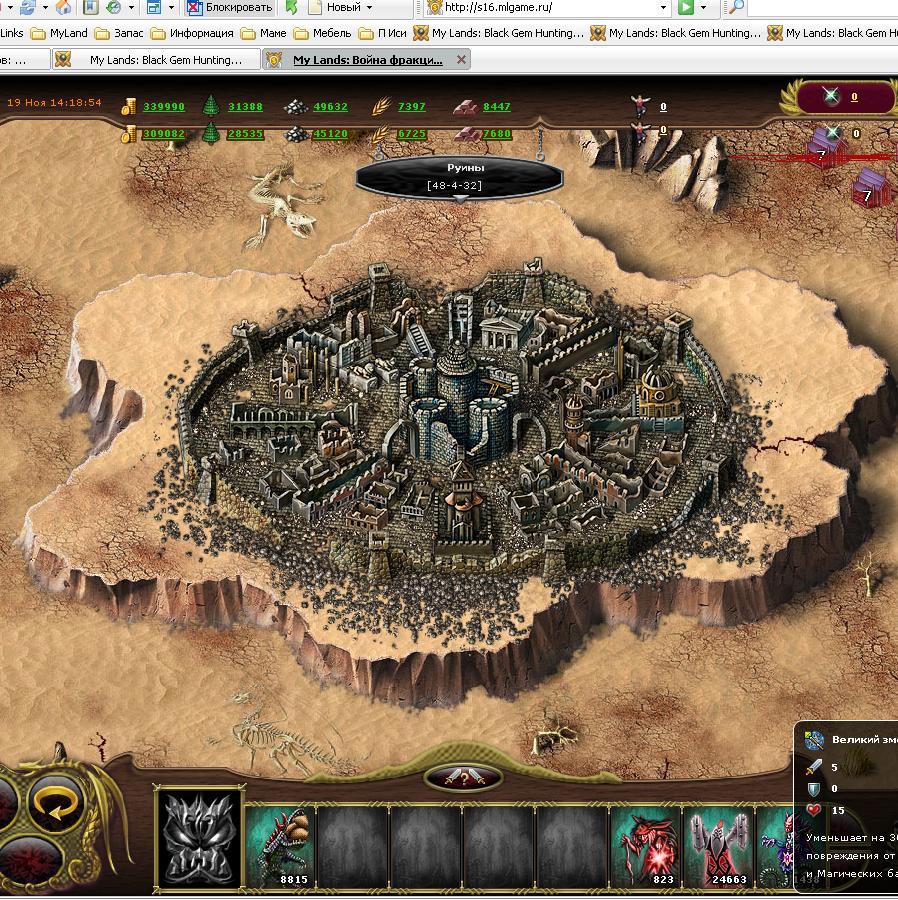Click the iron ingot value 8447
The image size is (898, 900).
(x=496, y=107)
